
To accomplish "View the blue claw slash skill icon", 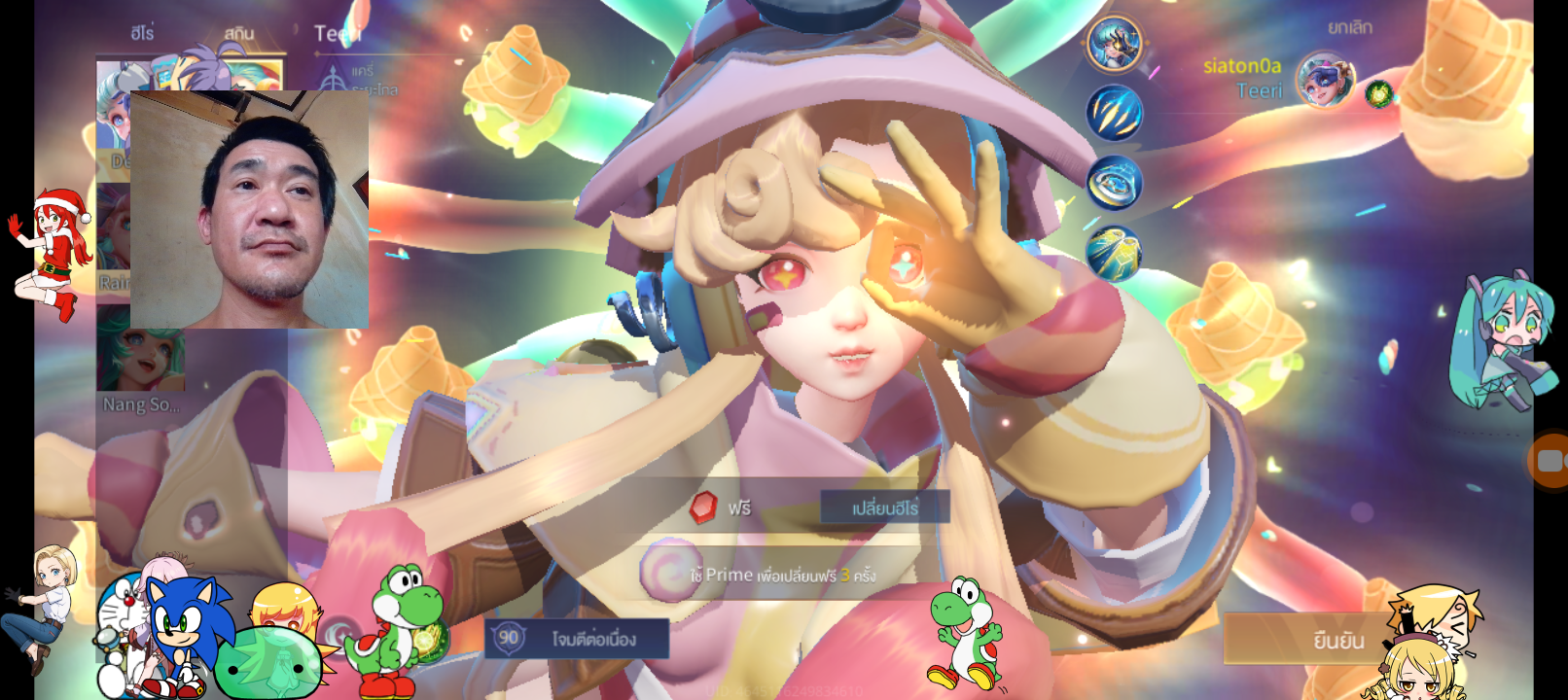I will pyautogui.click(x=1114, y=113).
